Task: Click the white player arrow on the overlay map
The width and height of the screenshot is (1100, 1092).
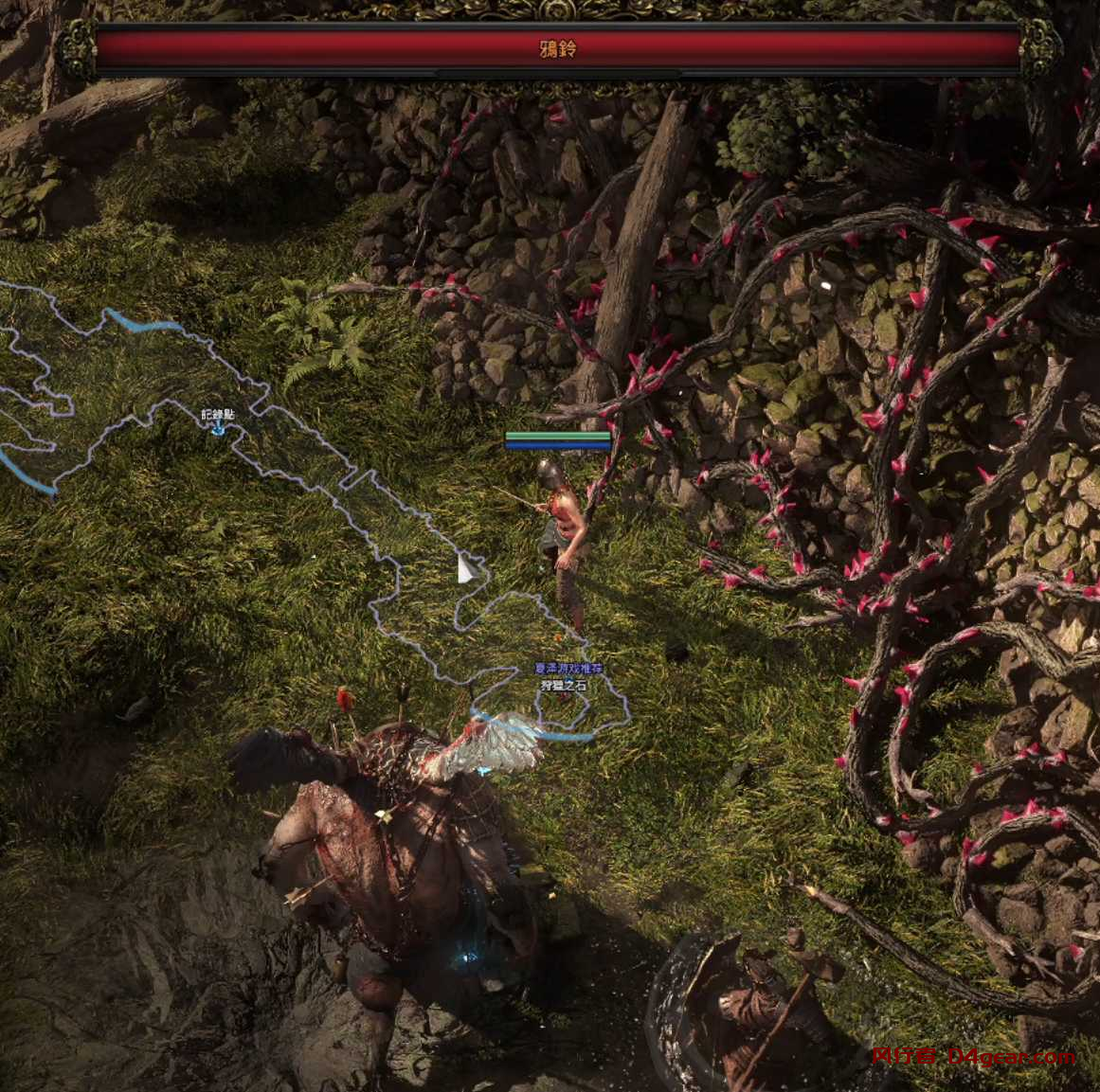Action: click(465, 568)
